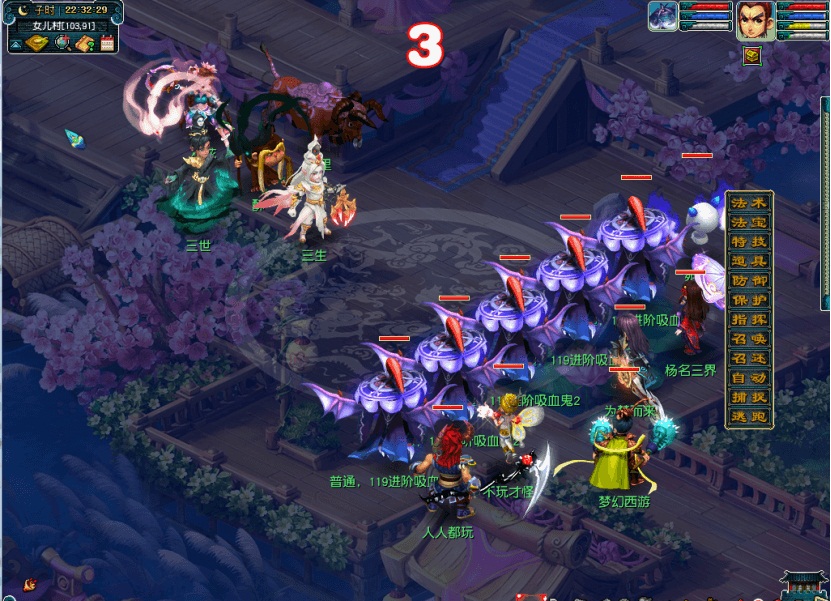831x601 pixels.
Task: Open the world map globe icon
Action: click(x=62, y=43)
